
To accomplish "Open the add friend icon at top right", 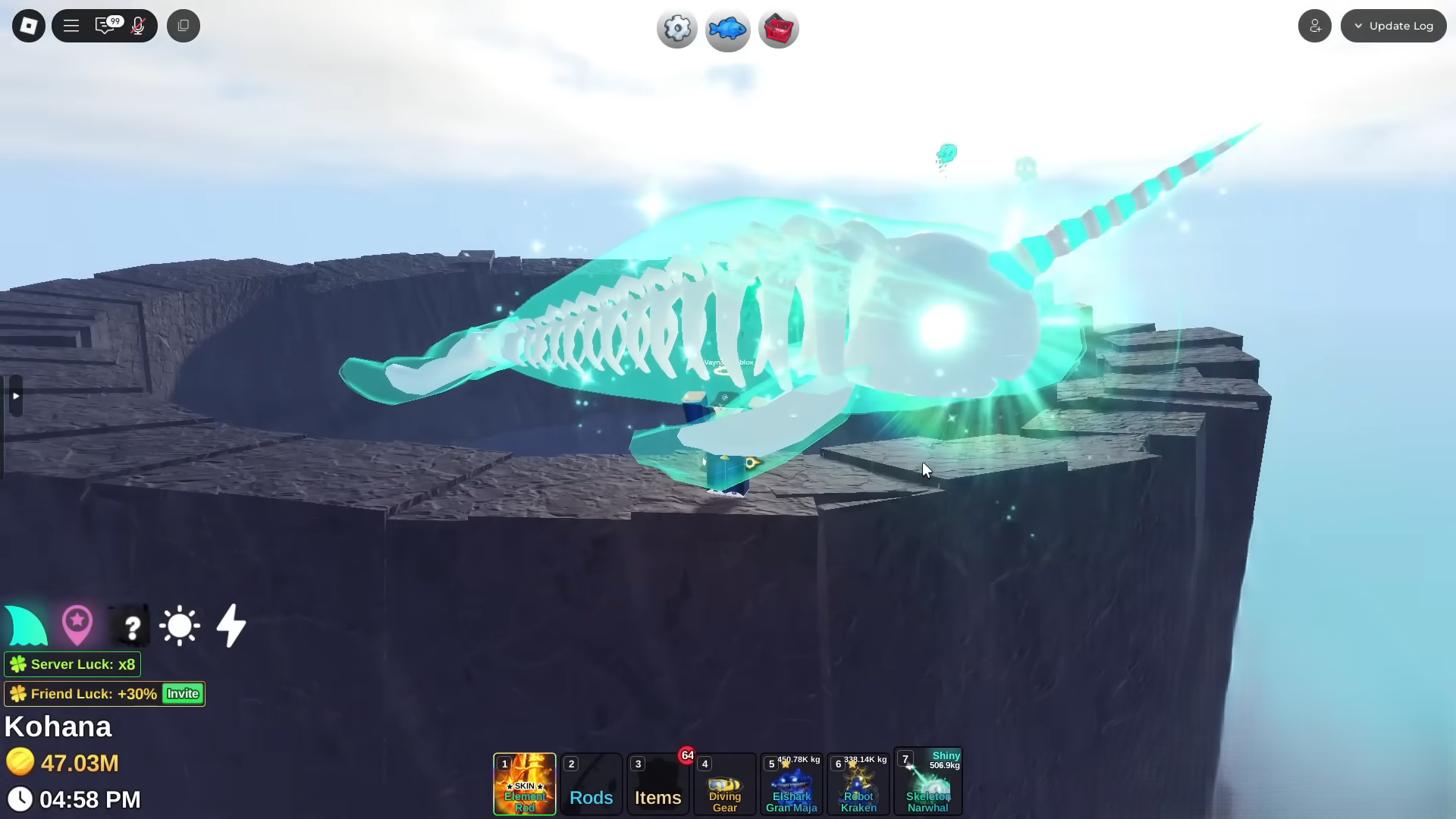I will (1314, 25).
